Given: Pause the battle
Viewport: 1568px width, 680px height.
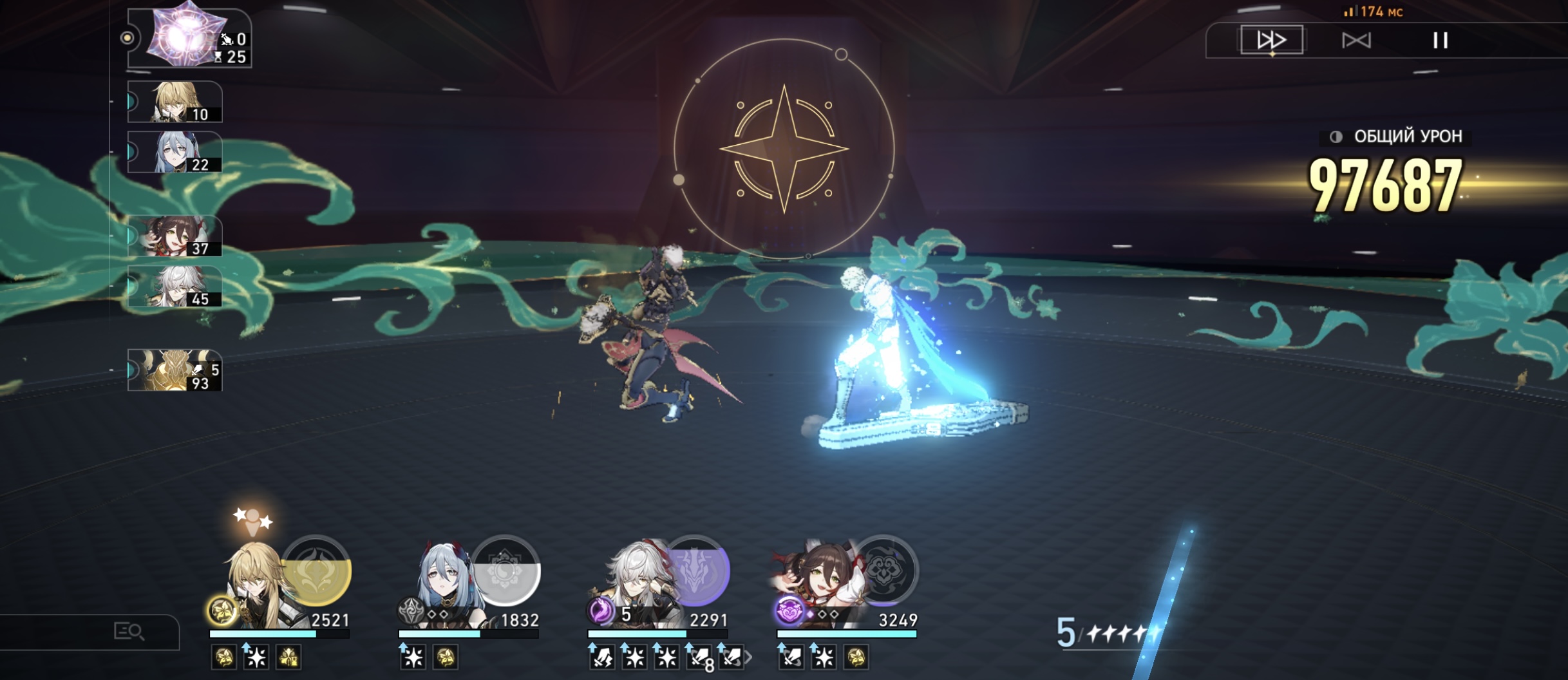Looking at the screenshot, I should tap(1440, 41).
